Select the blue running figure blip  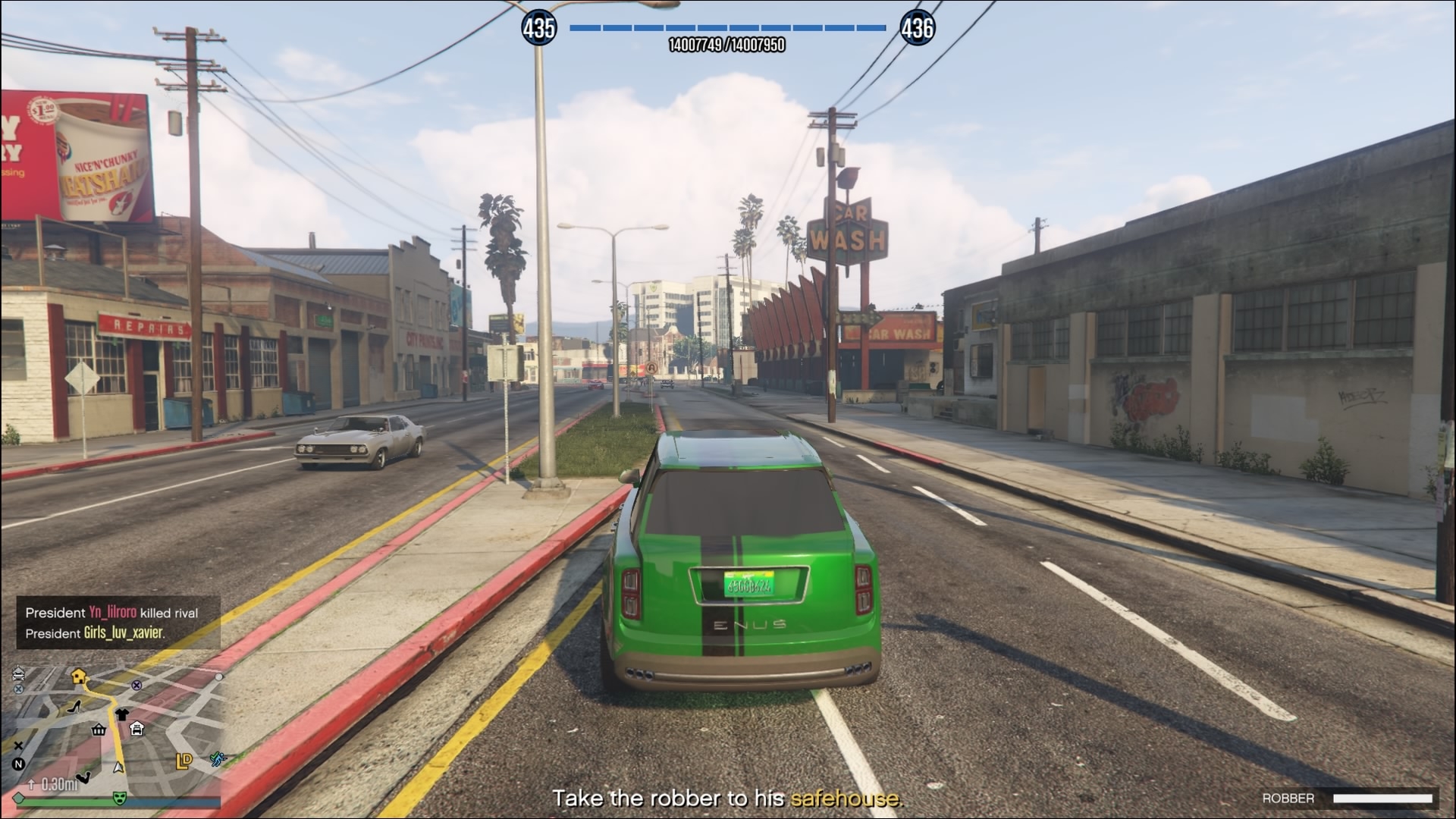tap(218, 758)
